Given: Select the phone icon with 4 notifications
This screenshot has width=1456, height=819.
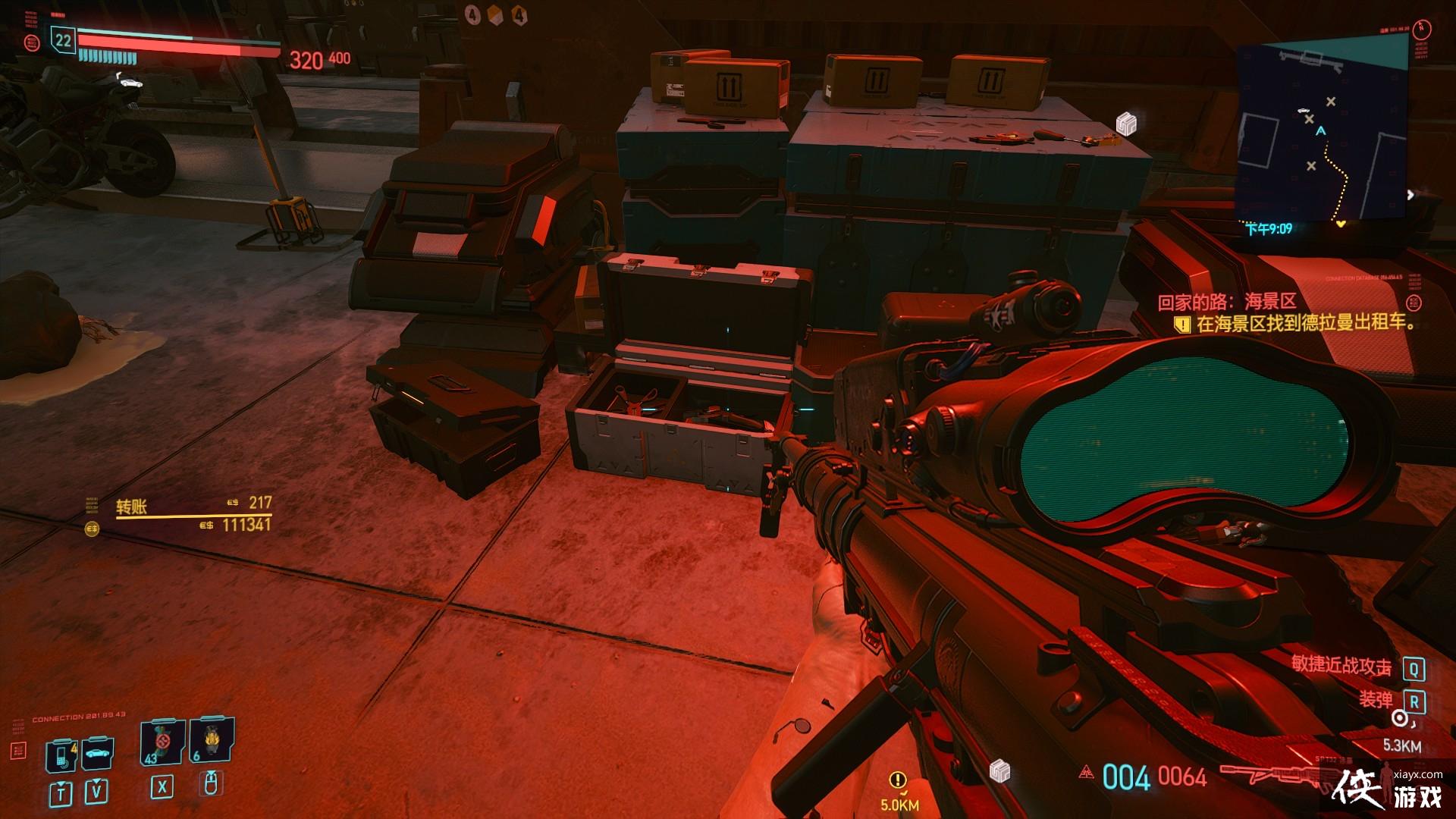Looking at the screenshot, I should coord(61,755).
